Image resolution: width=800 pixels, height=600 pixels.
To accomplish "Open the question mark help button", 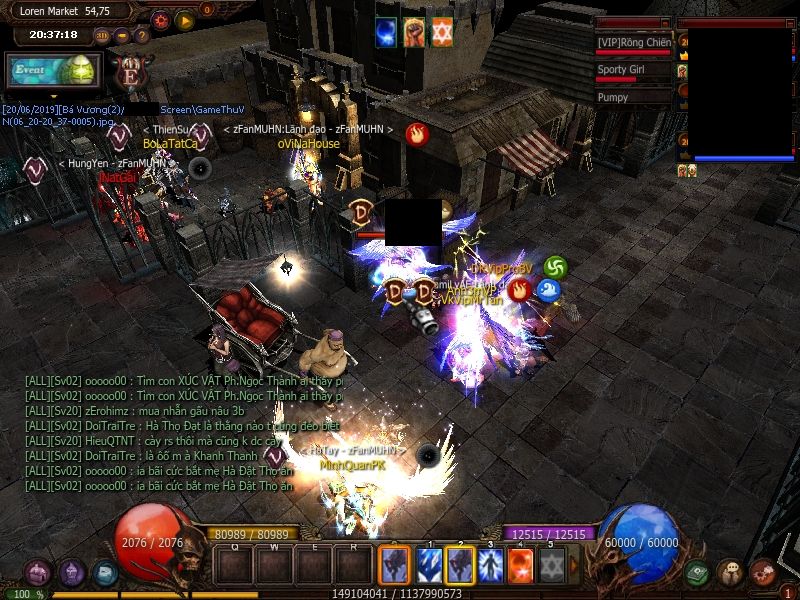I will point(142,36).
